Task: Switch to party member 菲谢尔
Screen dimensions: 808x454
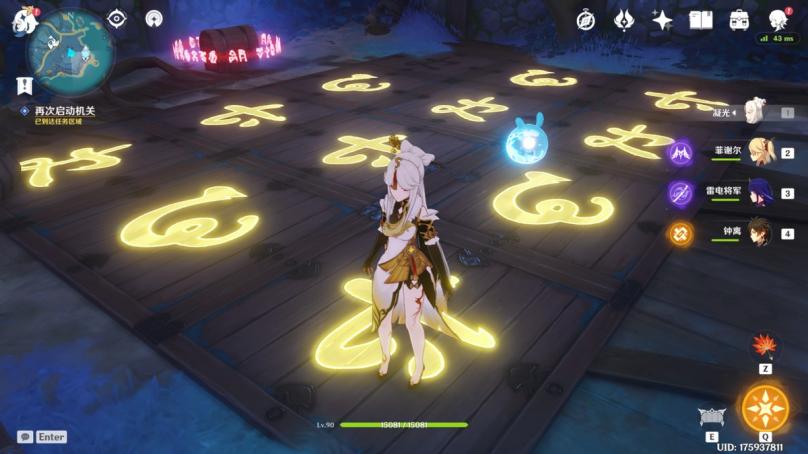Action: pyautogui.click(x=764, y=152)
